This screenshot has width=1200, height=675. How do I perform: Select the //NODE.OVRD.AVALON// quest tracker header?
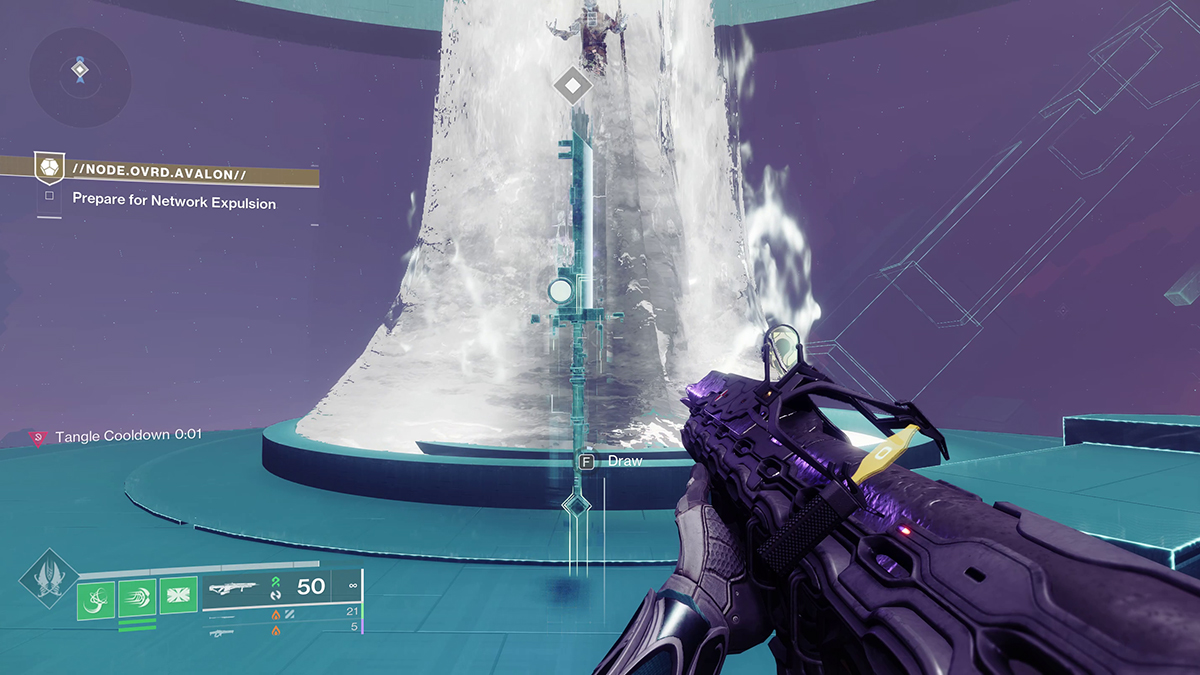[160, 172]
